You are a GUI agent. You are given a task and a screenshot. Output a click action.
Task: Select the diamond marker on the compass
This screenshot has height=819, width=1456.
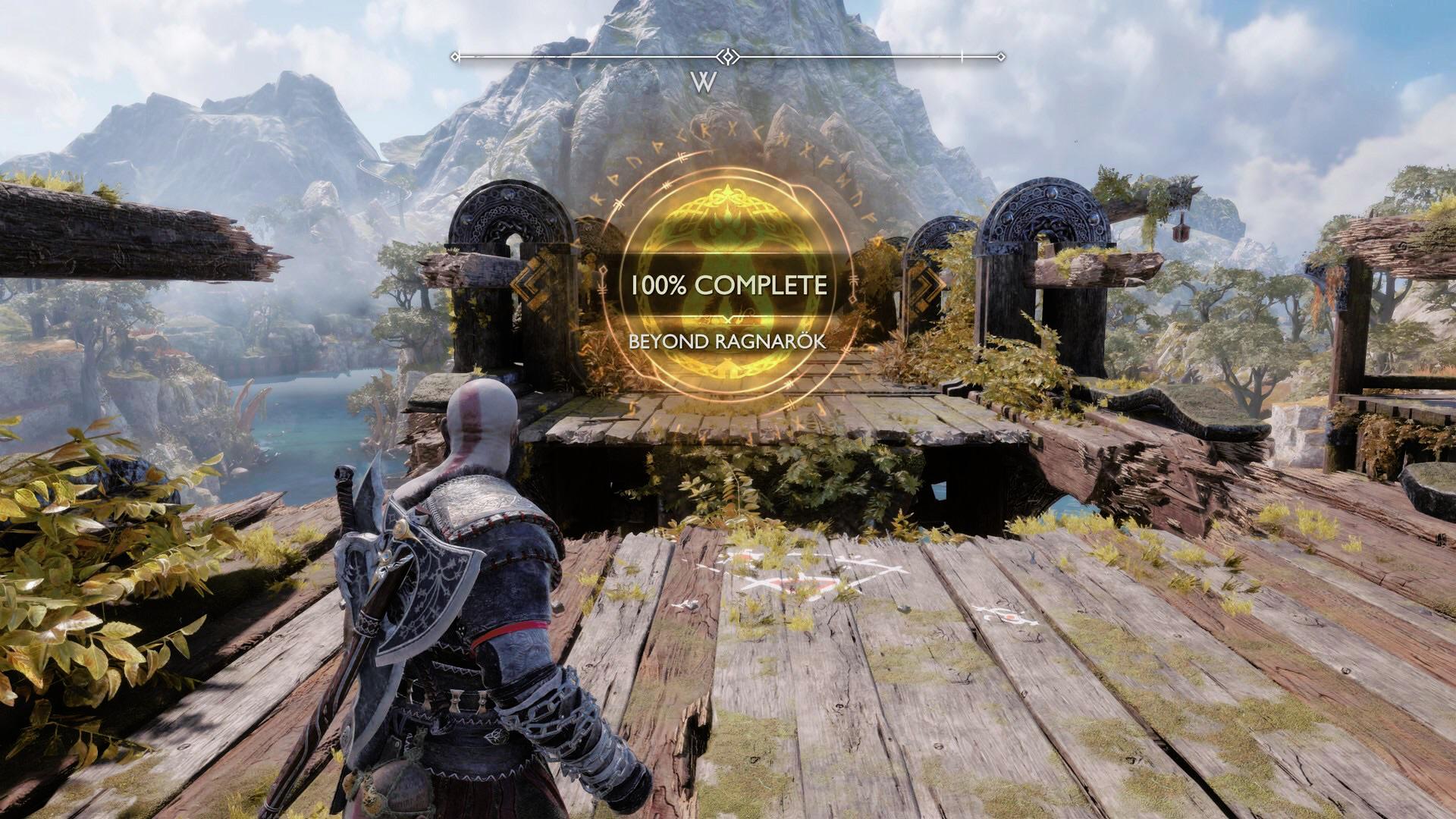coord(726,55)
